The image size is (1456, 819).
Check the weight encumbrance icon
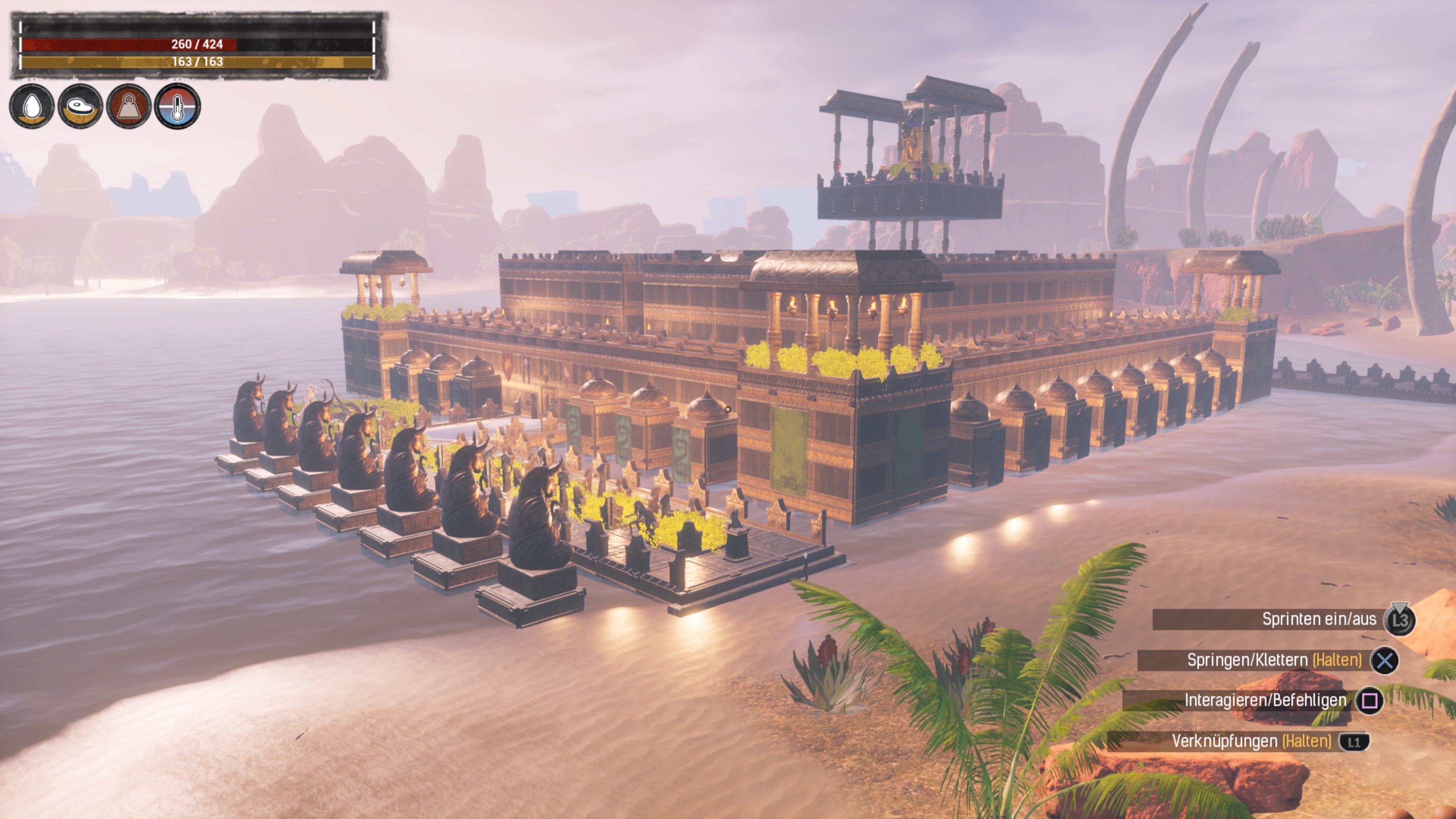tap(129, 106)
